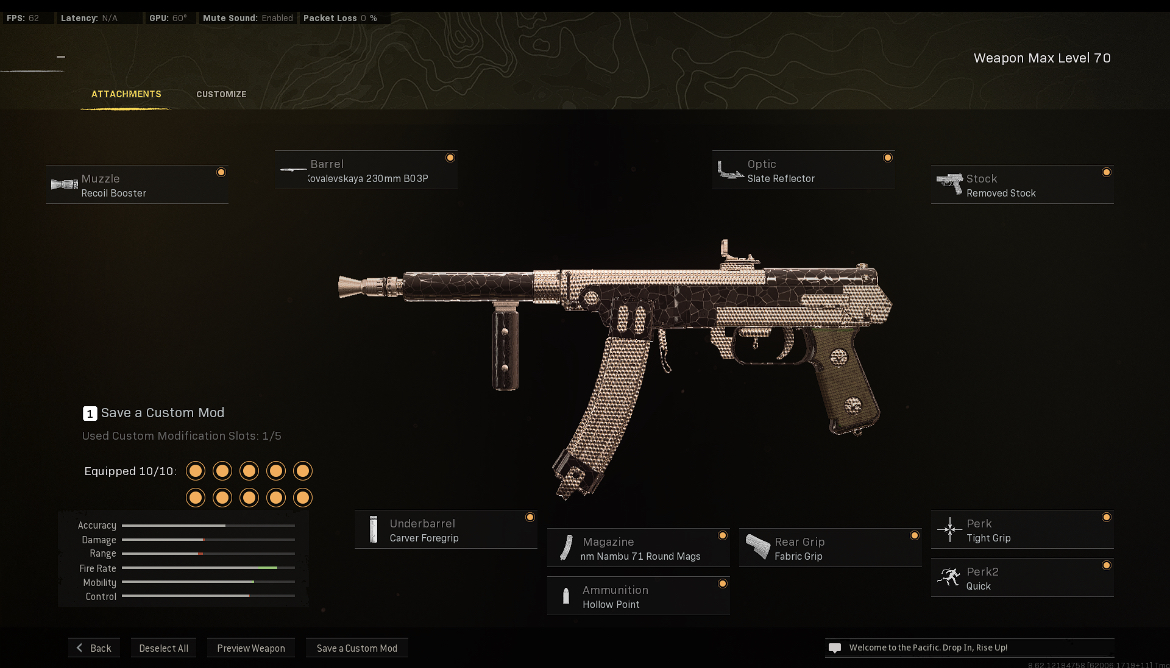Select the Stock Removed Stock slot
The height and width of the screenshot is (668, 1170).
tap(1022, 185)
